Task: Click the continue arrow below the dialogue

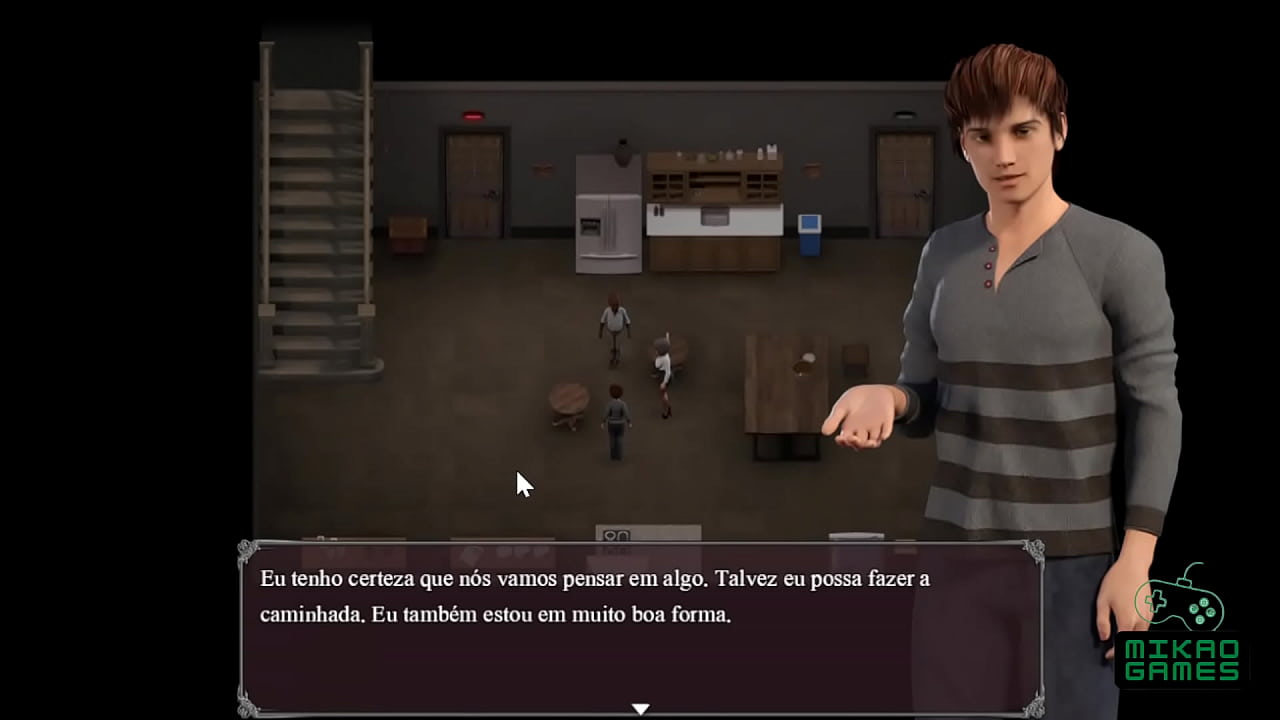Action: tap(640, 707)
